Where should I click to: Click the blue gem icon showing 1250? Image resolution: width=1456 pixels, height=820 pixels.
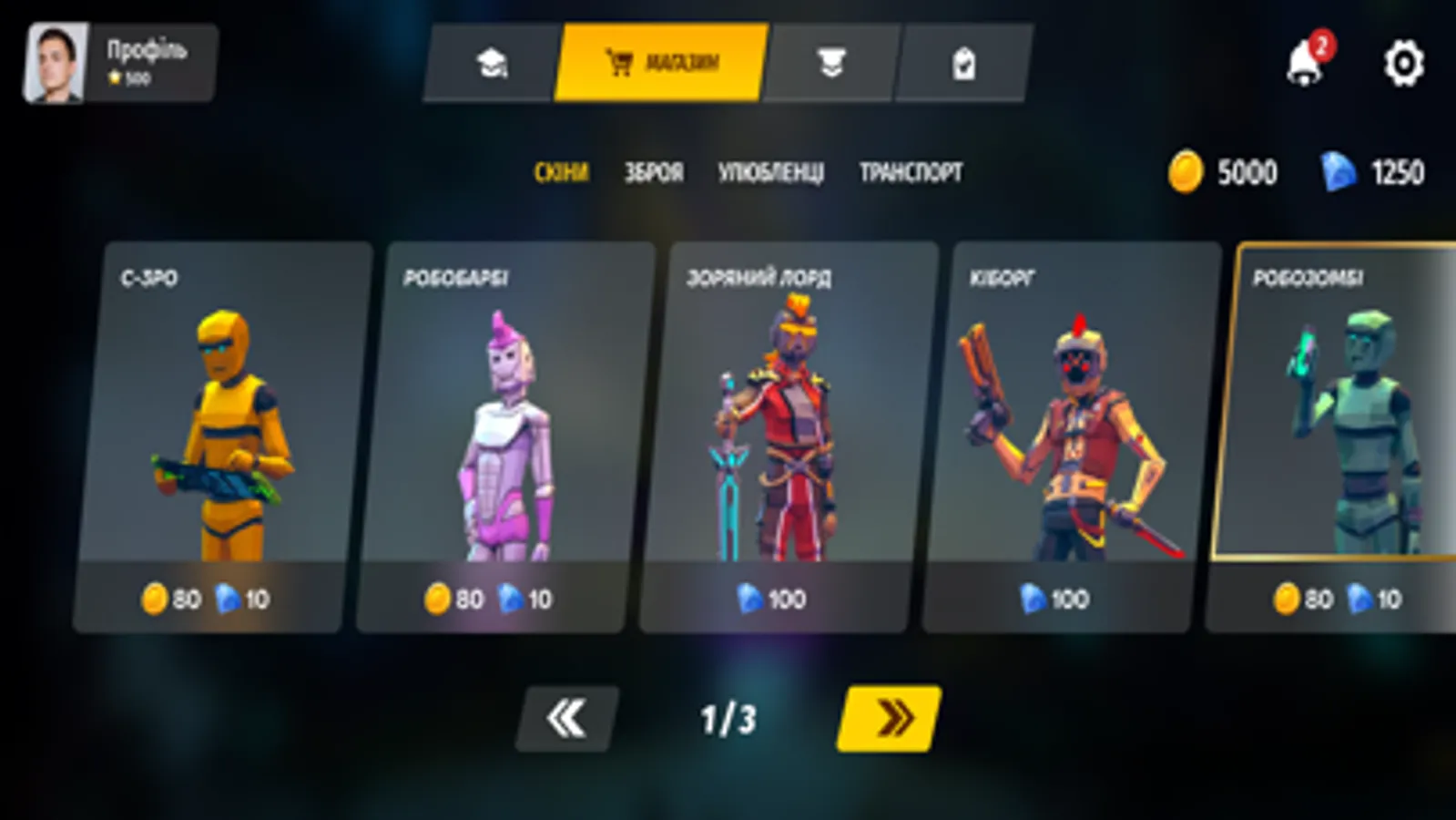click(1333, 170)
